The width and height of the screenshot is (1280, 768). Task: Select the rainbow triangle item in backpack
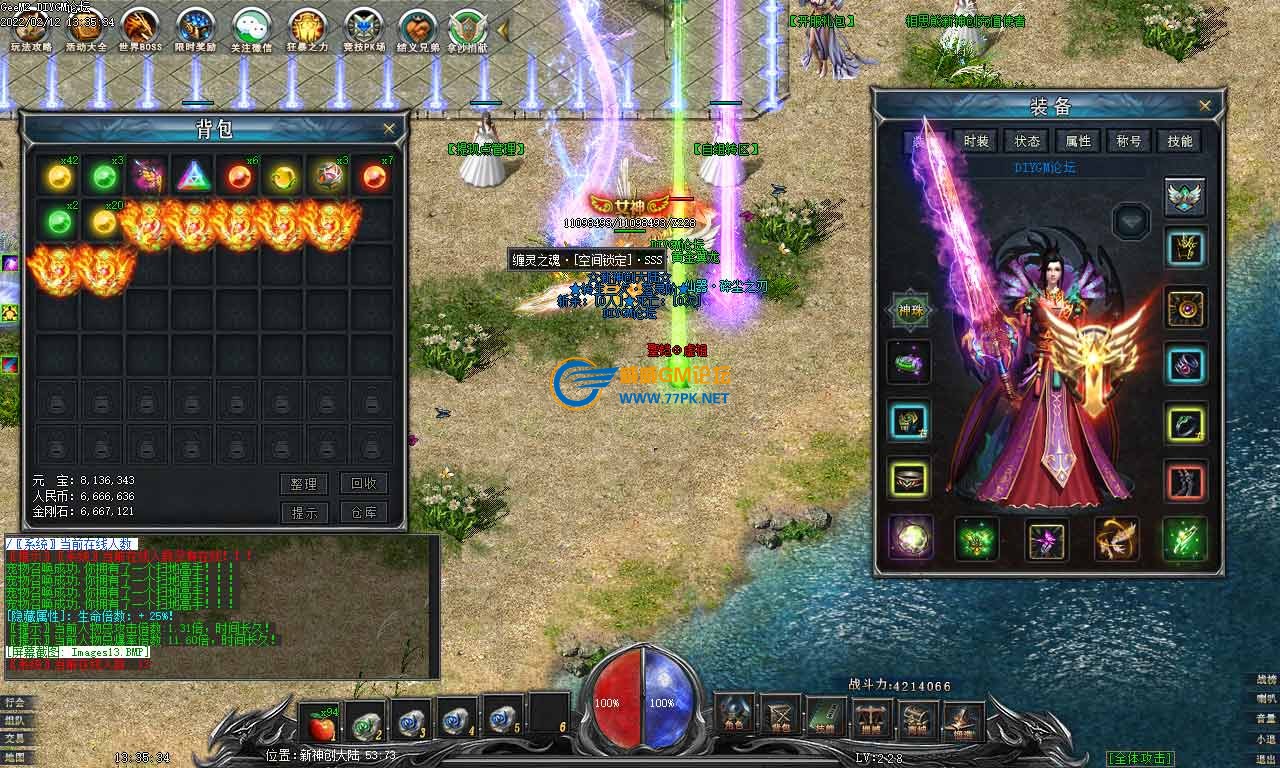[x=194, y=177]
